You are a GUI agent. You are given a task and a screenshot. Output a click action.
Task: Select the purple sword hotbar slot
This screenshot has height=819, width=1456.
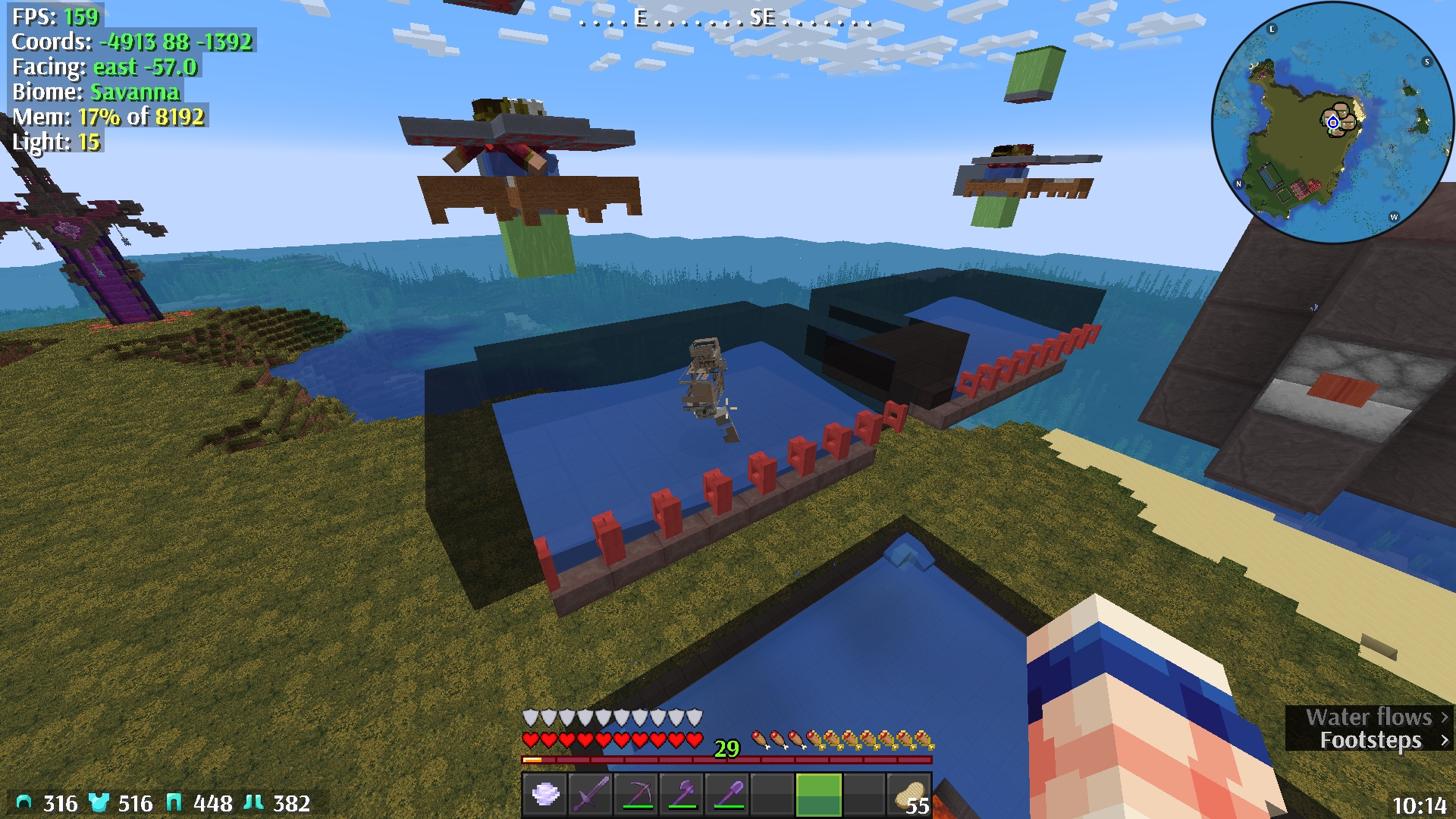591,794
